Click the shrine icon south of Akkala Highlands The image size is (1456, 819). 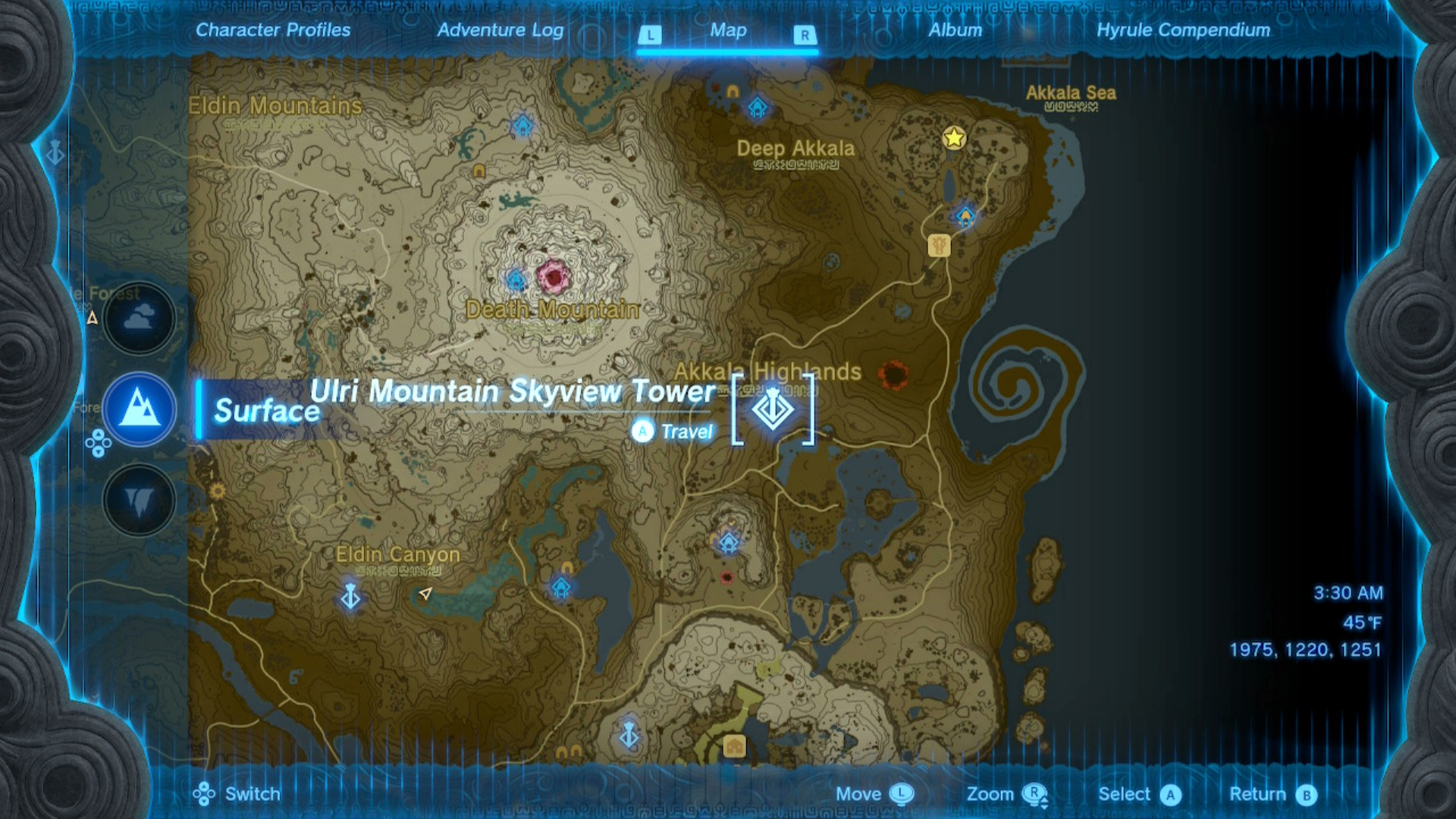[728, 542]
